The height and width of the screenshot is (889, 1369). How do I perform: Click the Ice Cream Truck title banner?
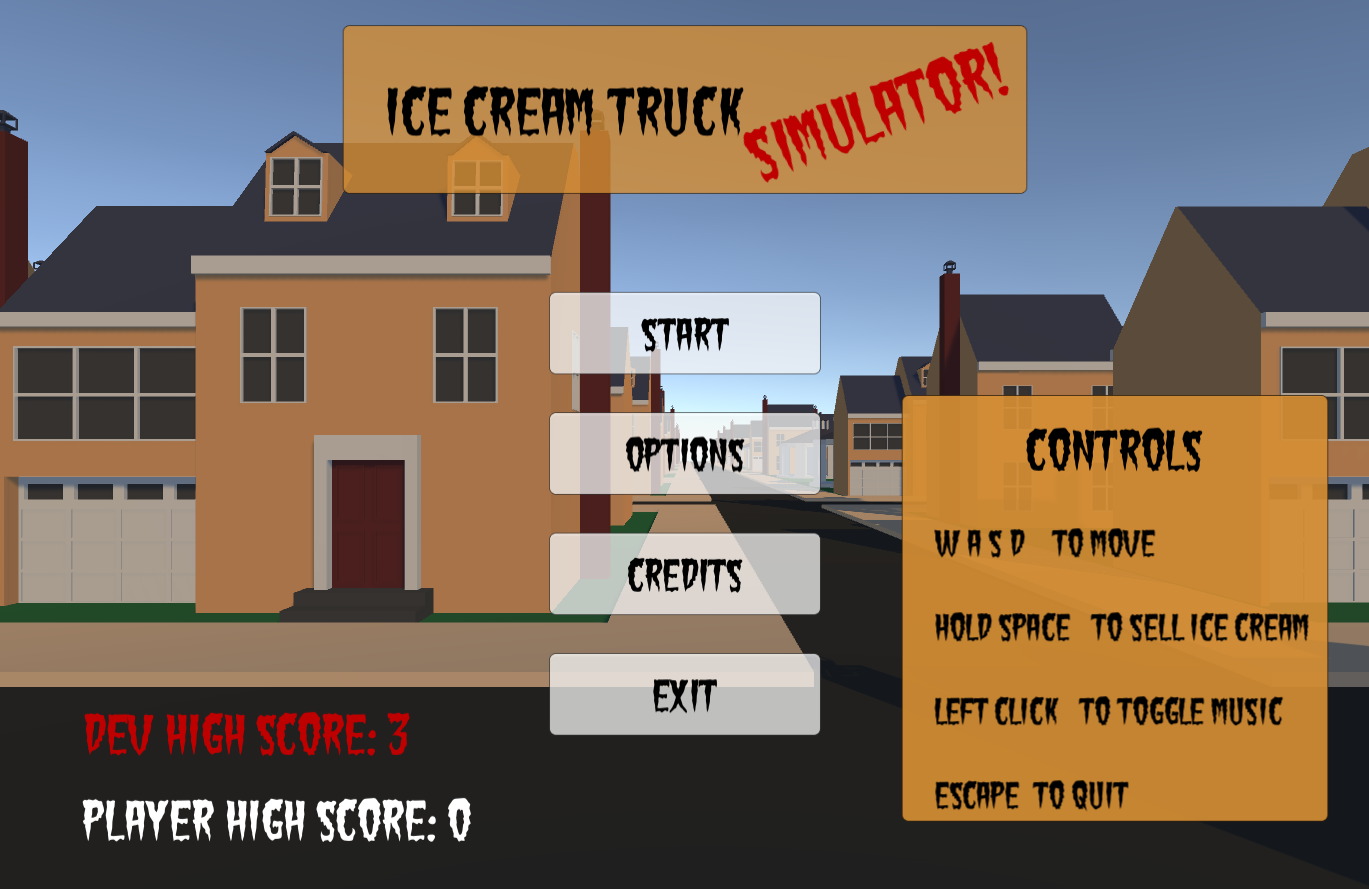pyautogui.click(x=565, y=110)
